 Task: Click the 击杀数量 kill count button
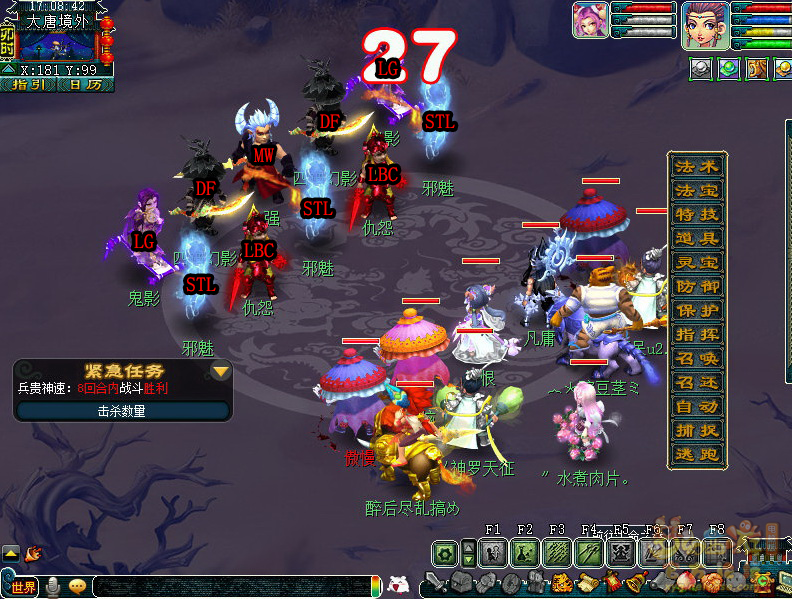[x=121, y=410]
